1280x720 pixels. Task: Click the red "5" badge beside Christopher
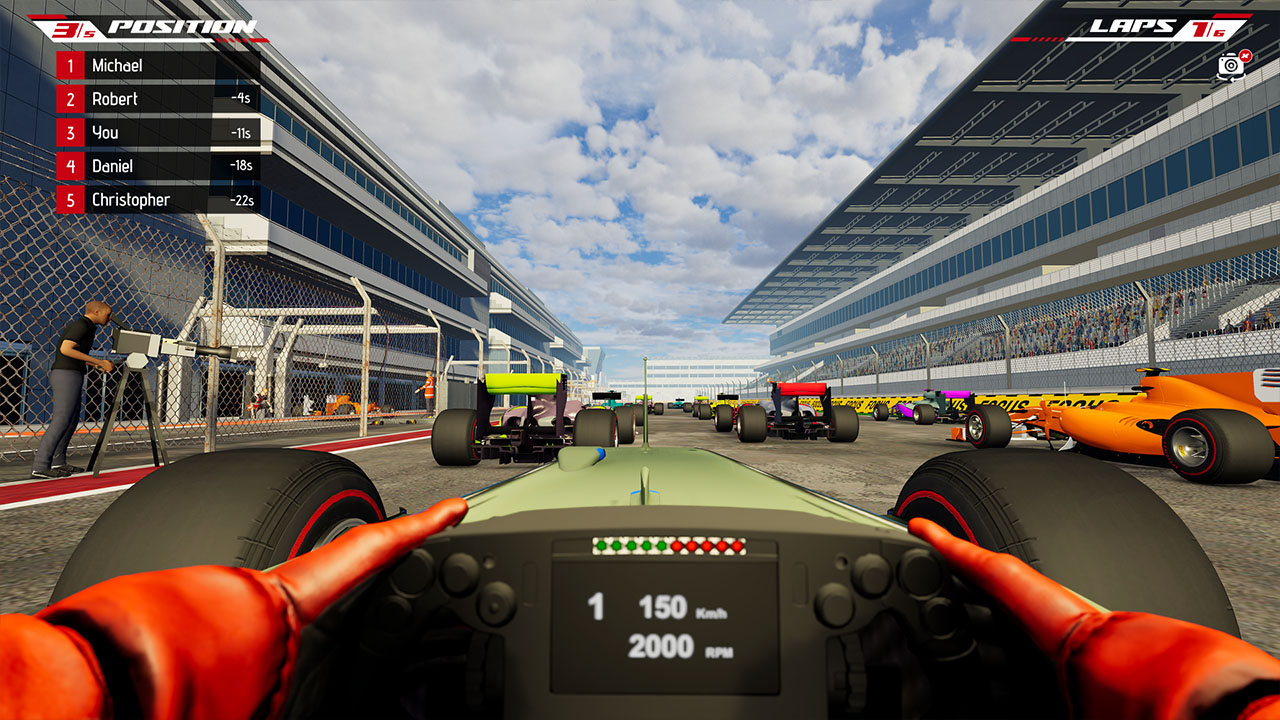coord(70,200)
